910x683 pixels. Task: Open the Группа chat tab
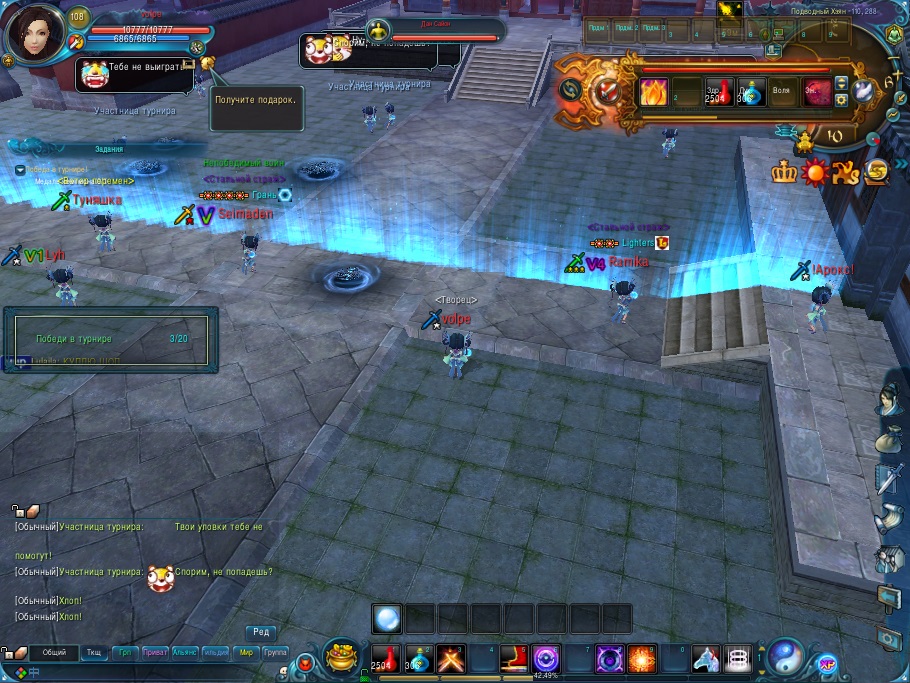275,652
